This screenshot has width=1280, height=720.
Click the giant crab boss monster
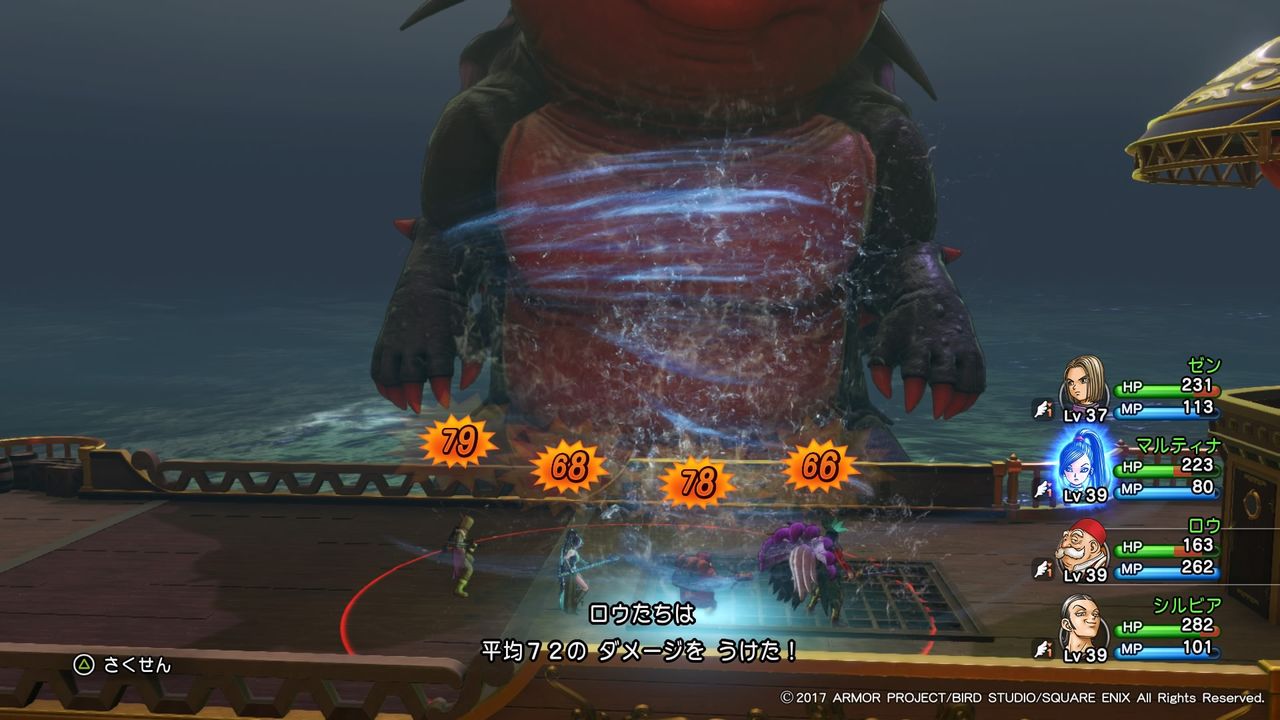[660, 200]
